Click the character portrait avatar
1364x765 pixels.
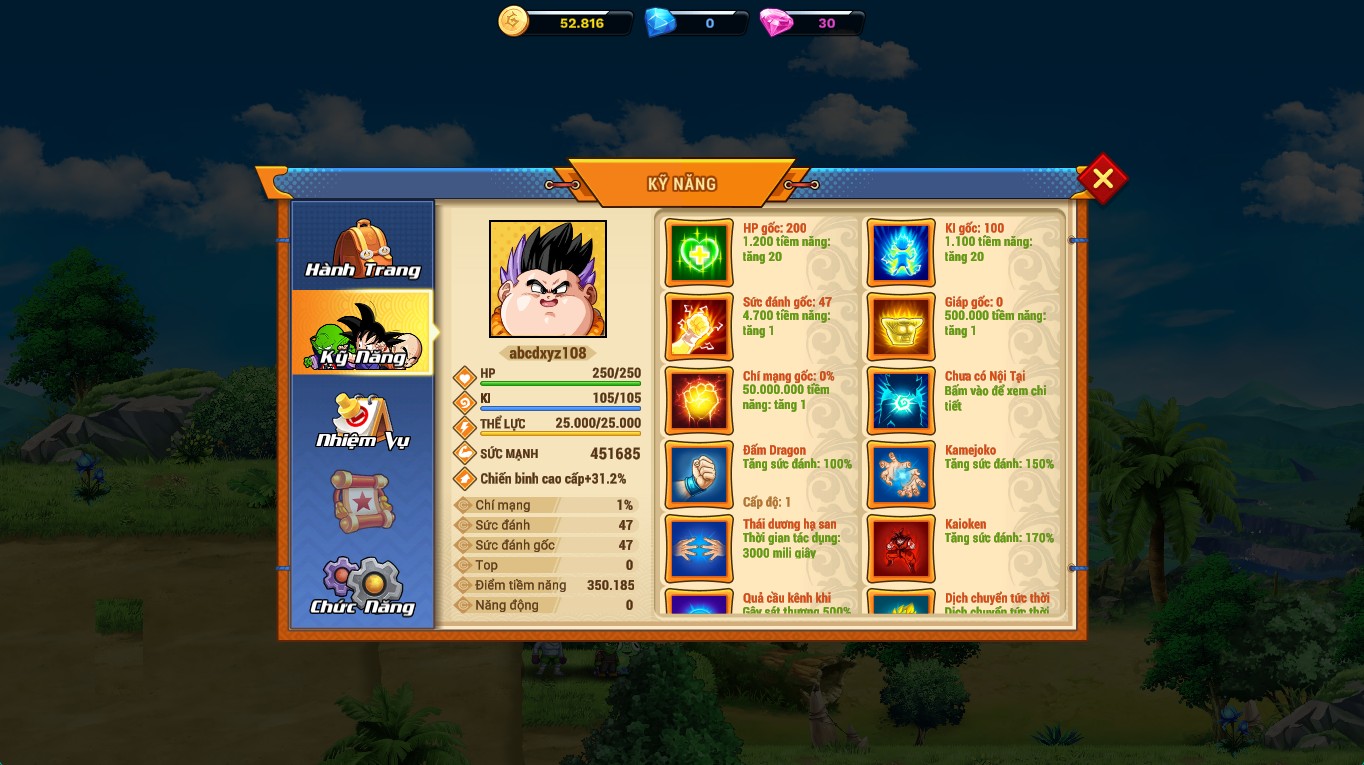coord(547,279)
